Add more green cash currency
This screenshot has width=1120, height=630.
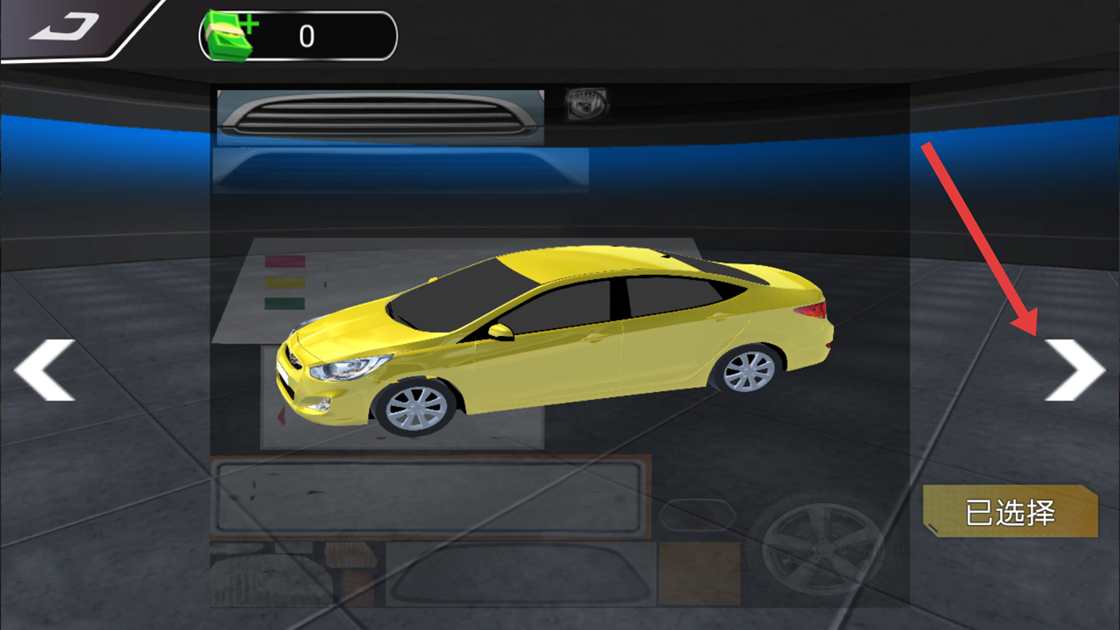tap(230, 35)
